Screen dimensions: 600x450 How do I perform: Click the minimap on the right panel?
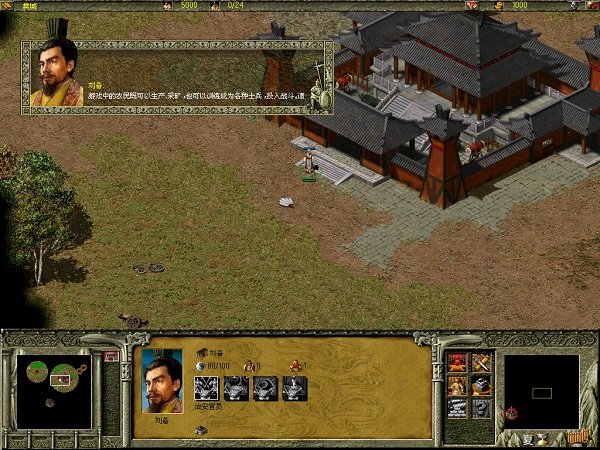pos(541,390)
